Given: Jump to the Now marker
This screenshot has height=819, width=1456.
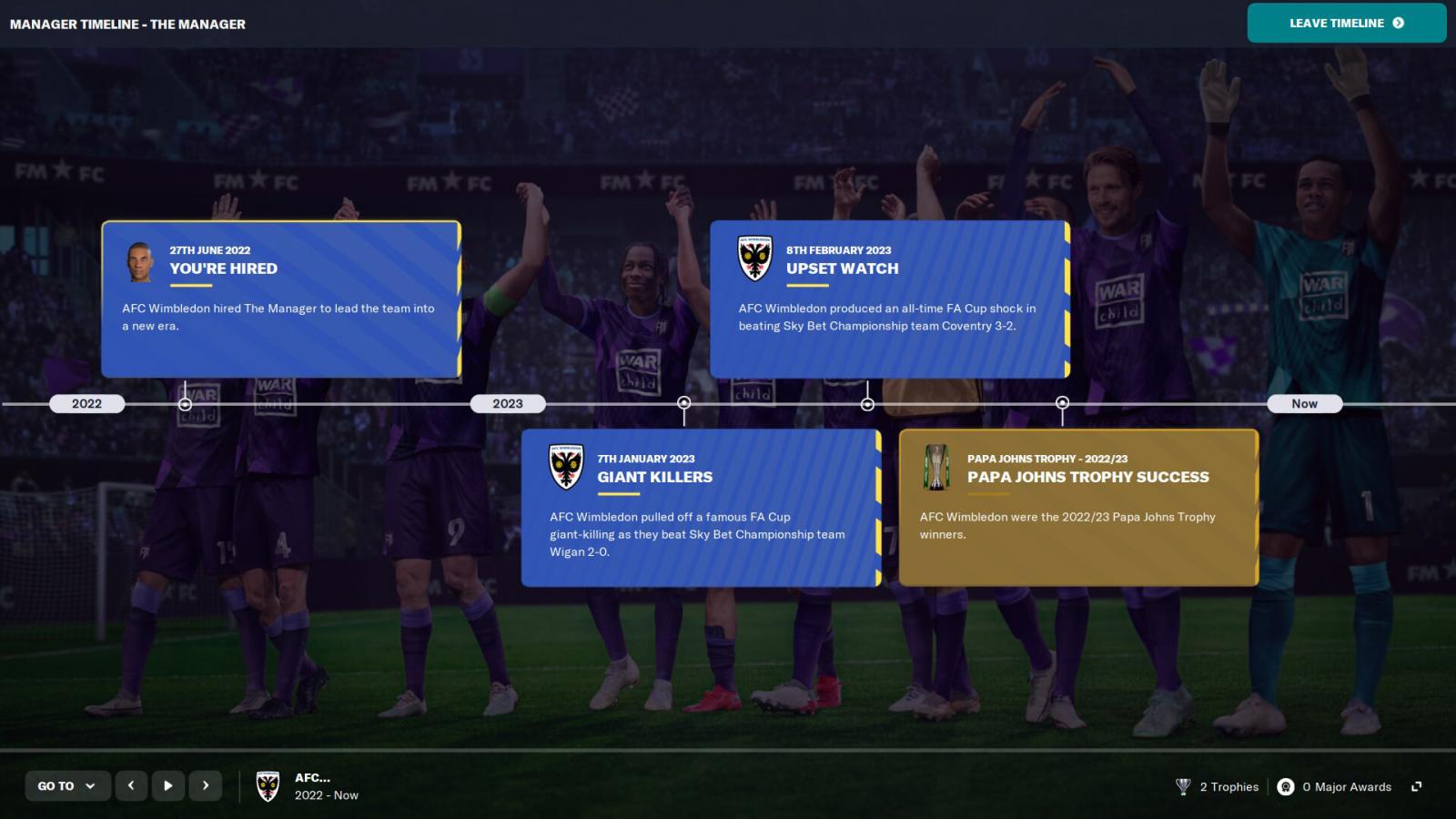Looking at the screenshot, I should coord(1304,403).
